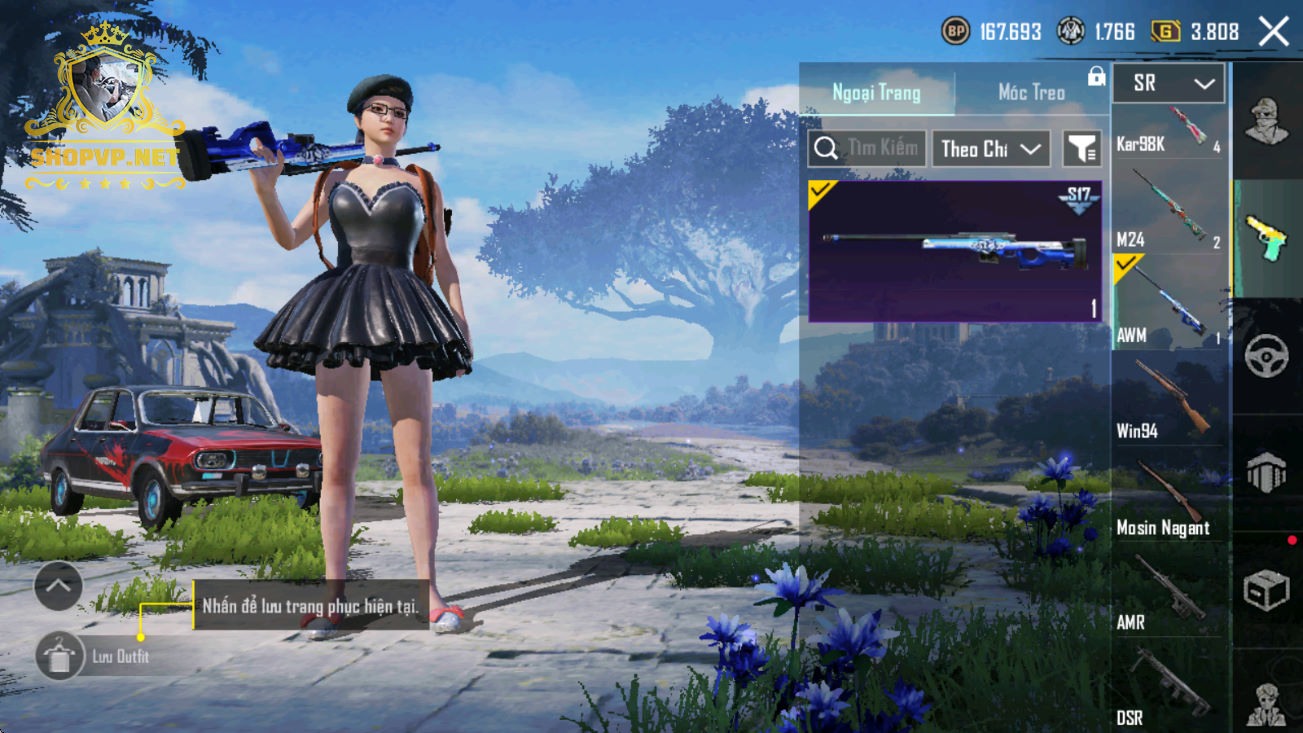The width and height of the screenshot is (1303, 733).
Task: Close the inventory screen with the X
Action: pyautogui.click(x=1273, y=32)
